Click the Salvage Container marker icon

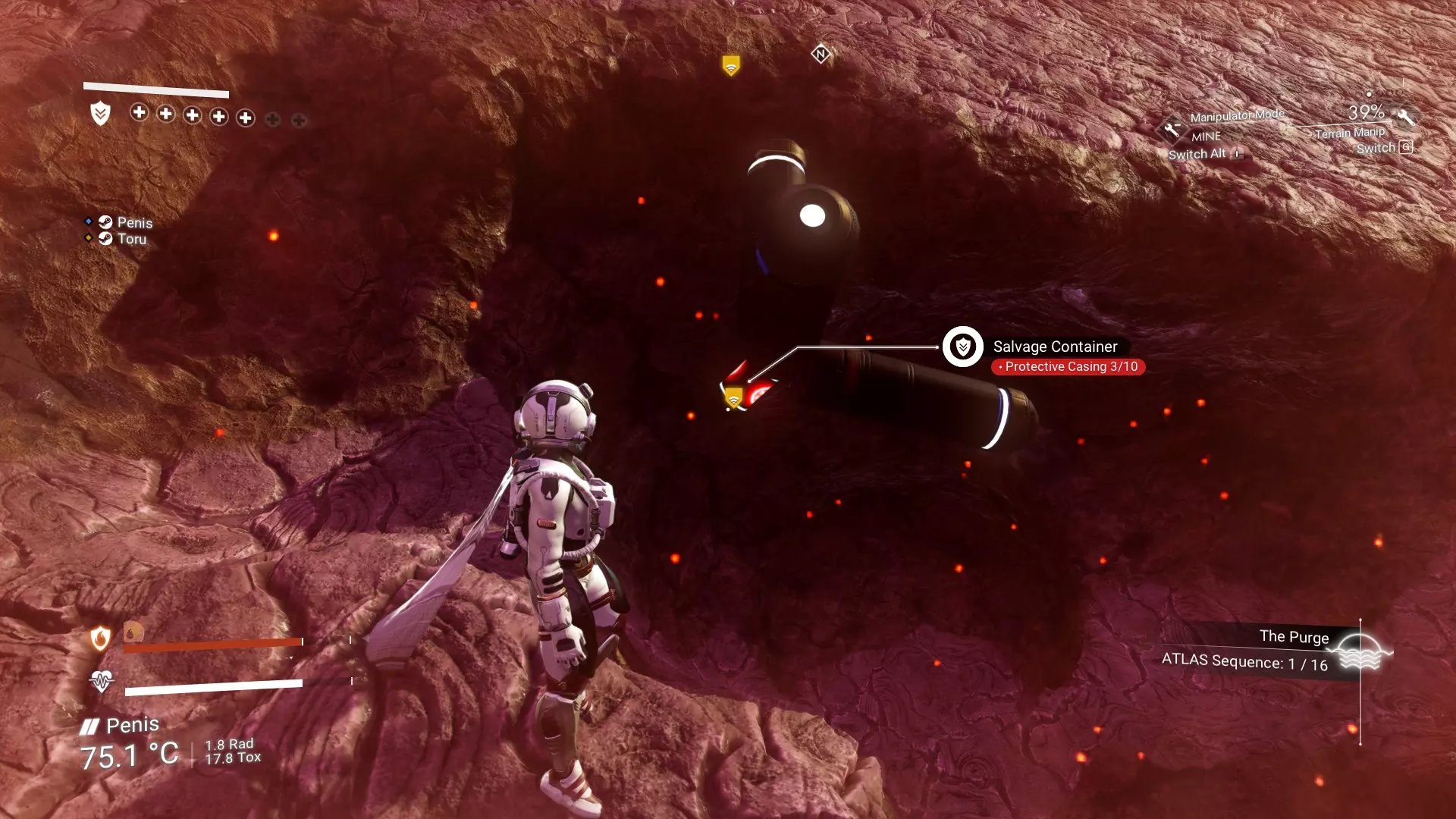962,347
